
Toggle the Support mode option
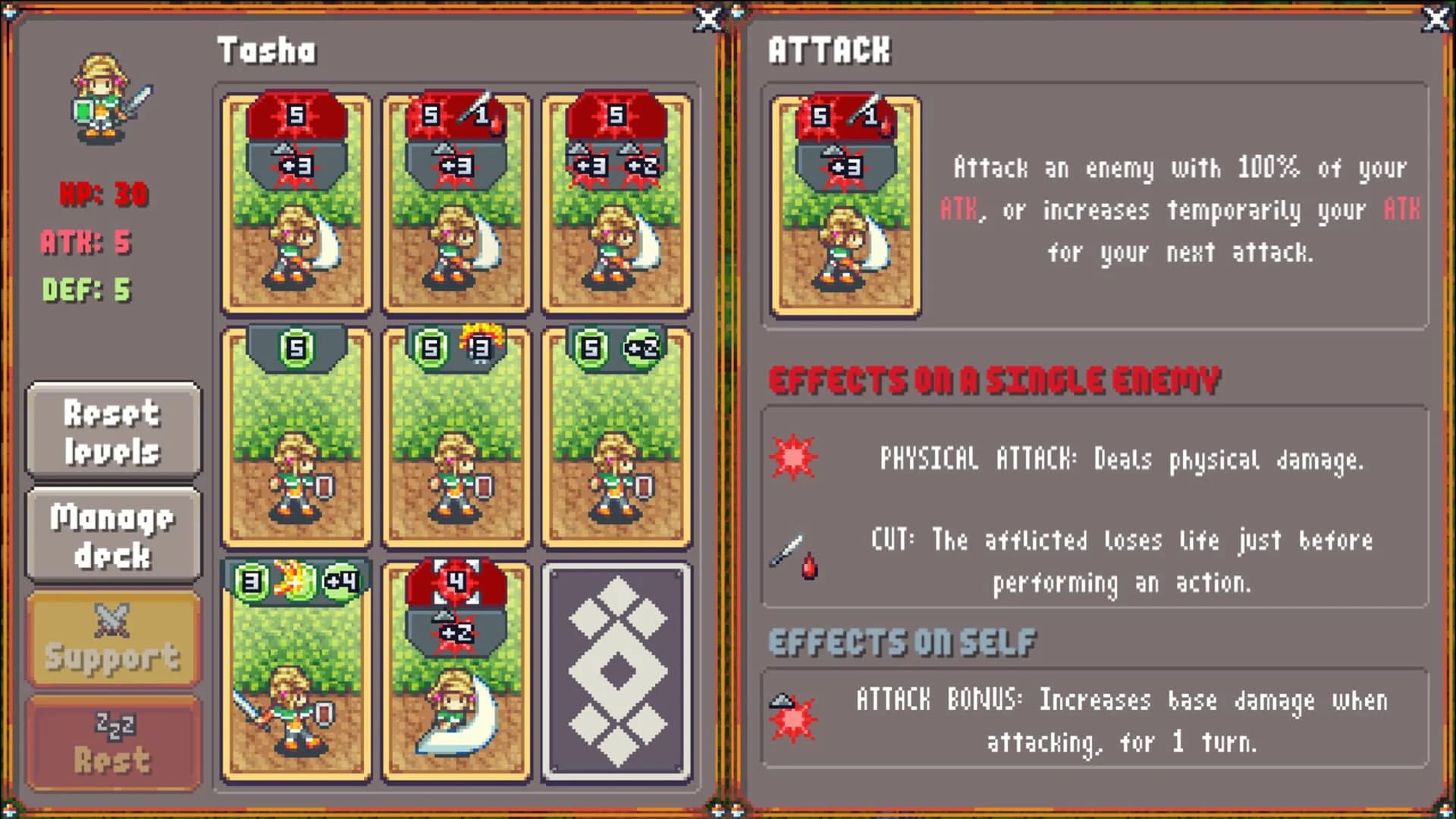click(112, 641)
